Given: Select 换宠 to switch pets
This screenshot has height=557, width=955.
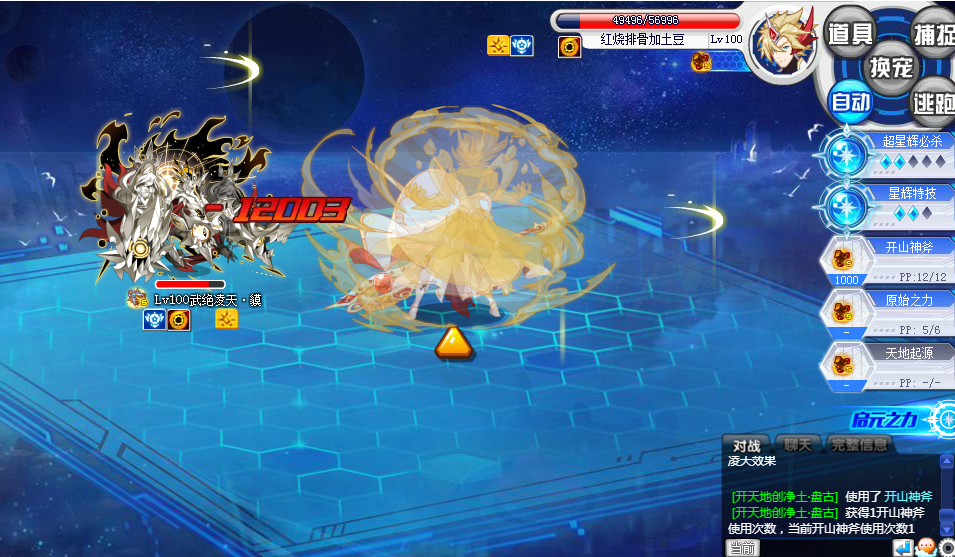Looking at the screenshot, I should (x=891, y=67).
